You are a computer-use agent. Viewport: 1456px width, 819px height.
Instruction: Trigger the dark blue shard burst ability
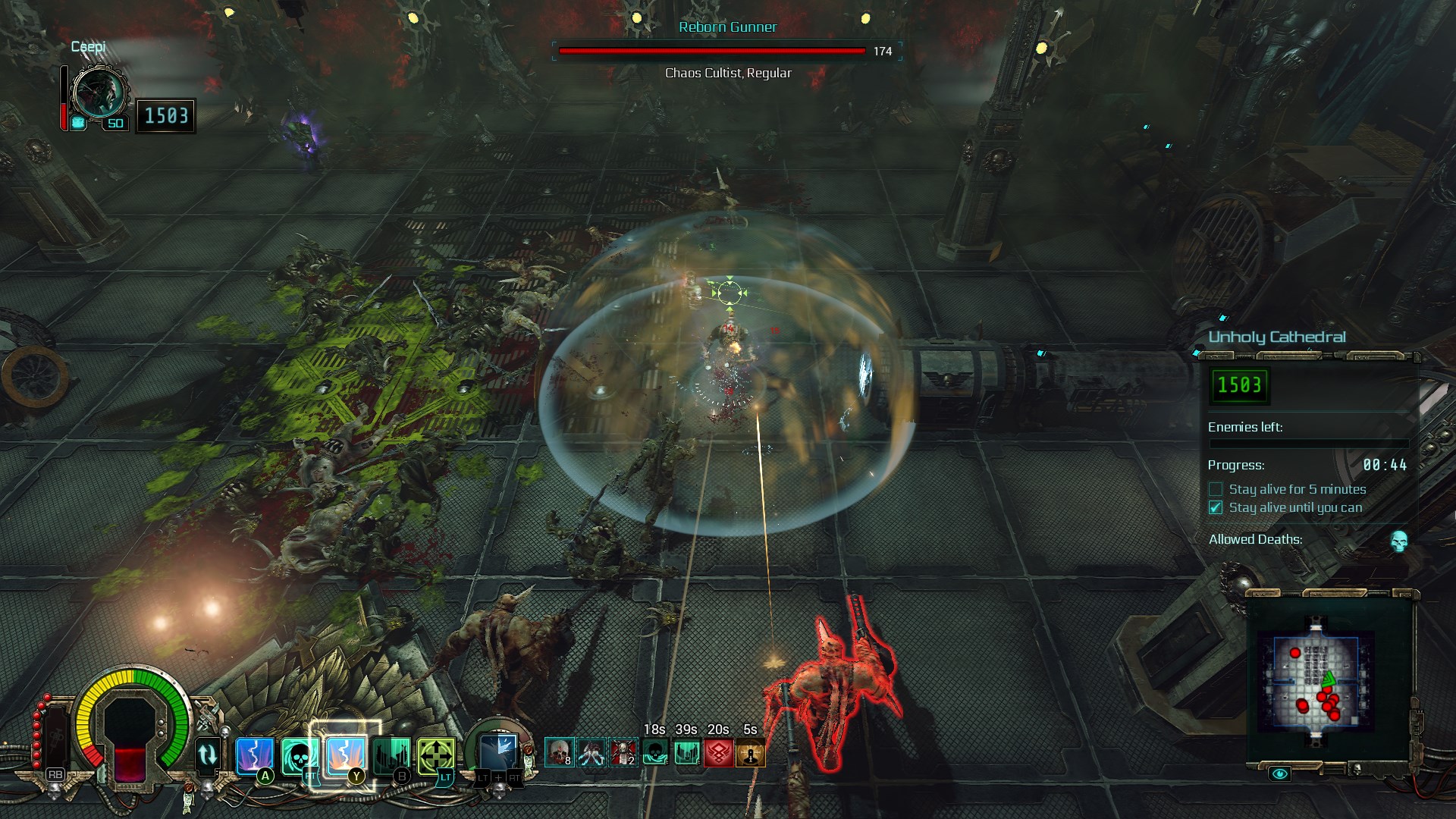[x=498, y=753]
